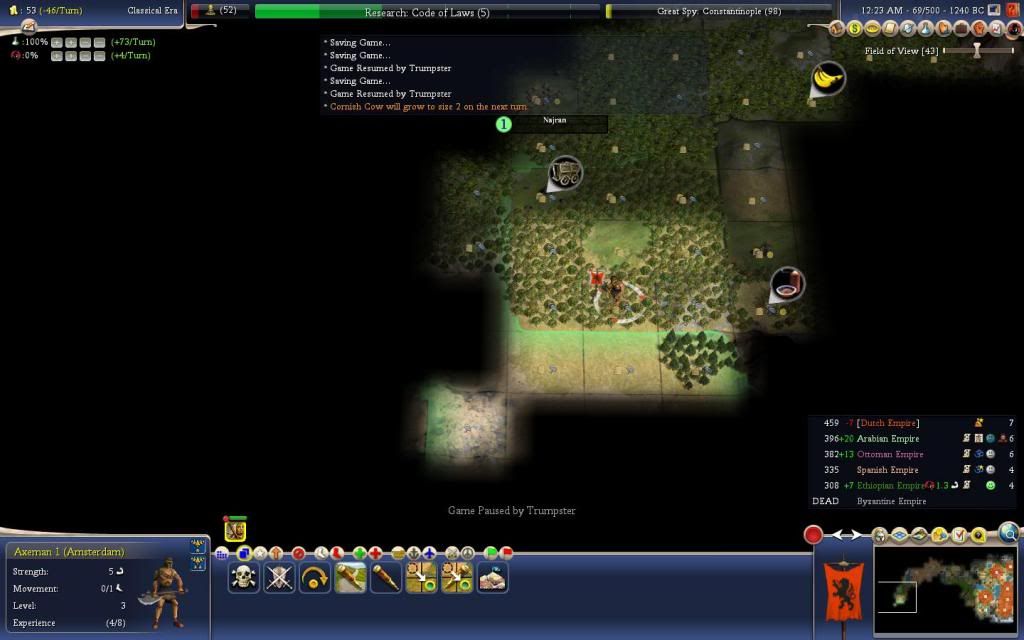Open the Finance Advisor dollar icon
The height and width of the screenshot is (640, 1024).
(856, 30)
